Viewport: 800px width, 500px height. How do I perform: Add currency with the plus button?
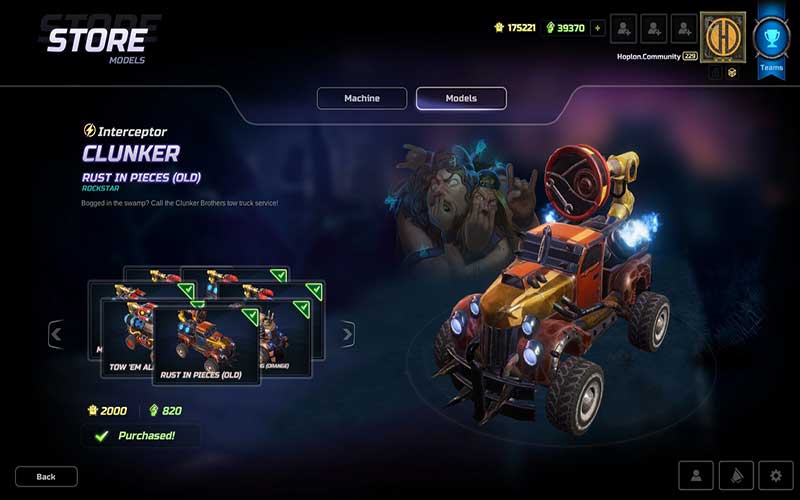tap(598, 28)
